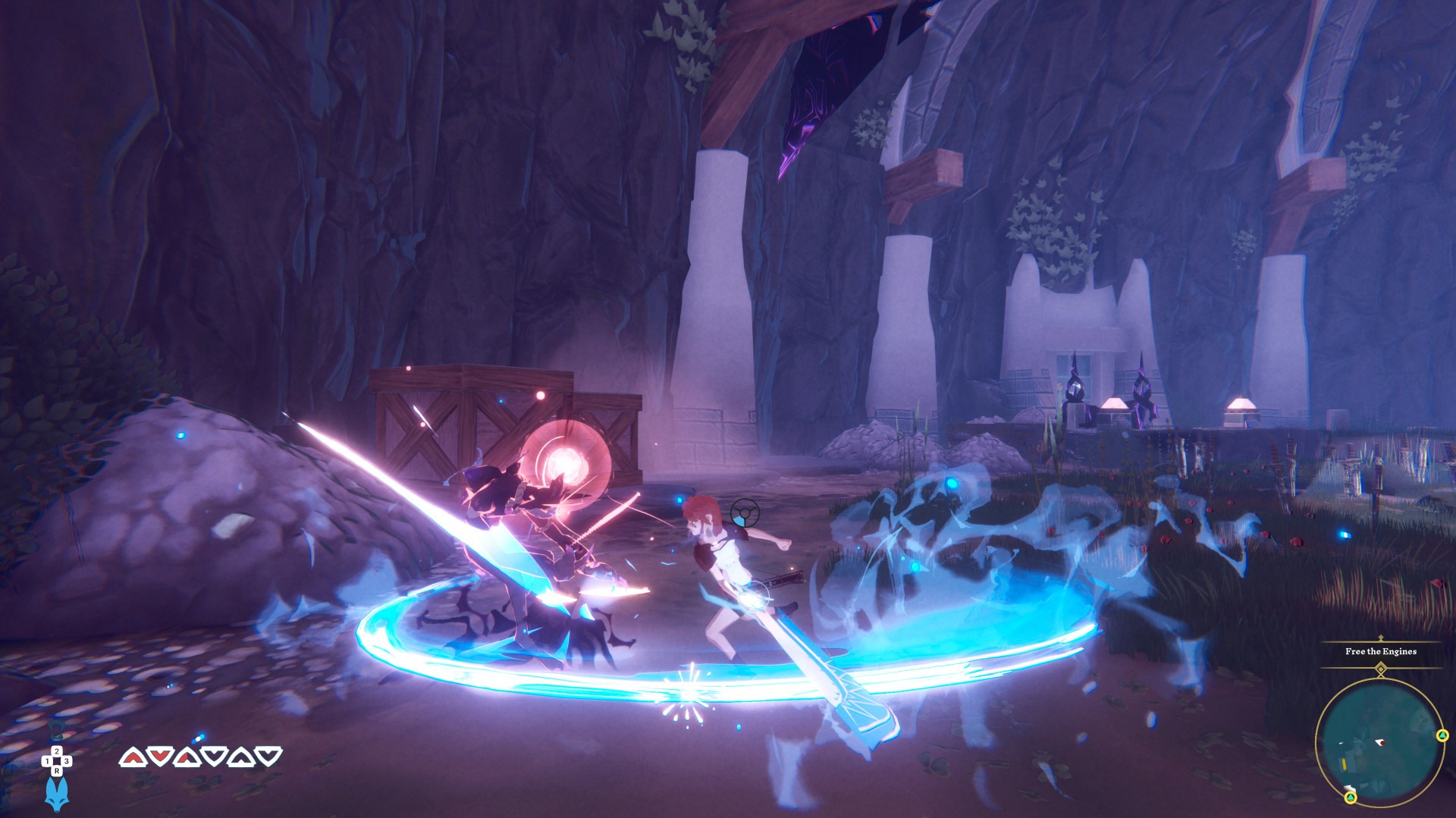Screen dimensions: 1456x818
Task: Click the white player arrow on the minimap
Action: point(1380,742)
